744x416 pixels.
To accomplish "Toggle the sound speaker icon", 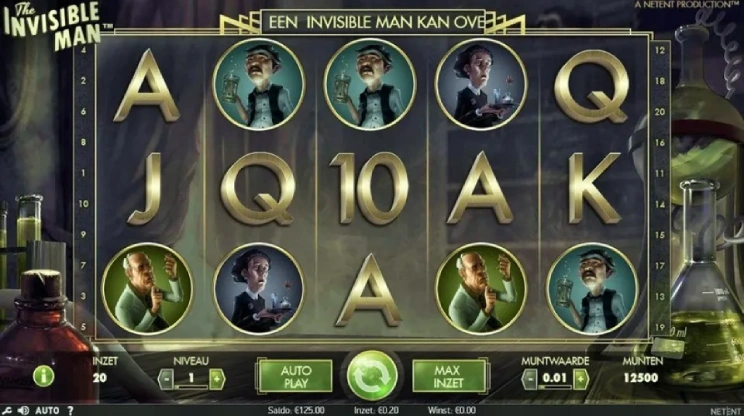I will 23,410.
